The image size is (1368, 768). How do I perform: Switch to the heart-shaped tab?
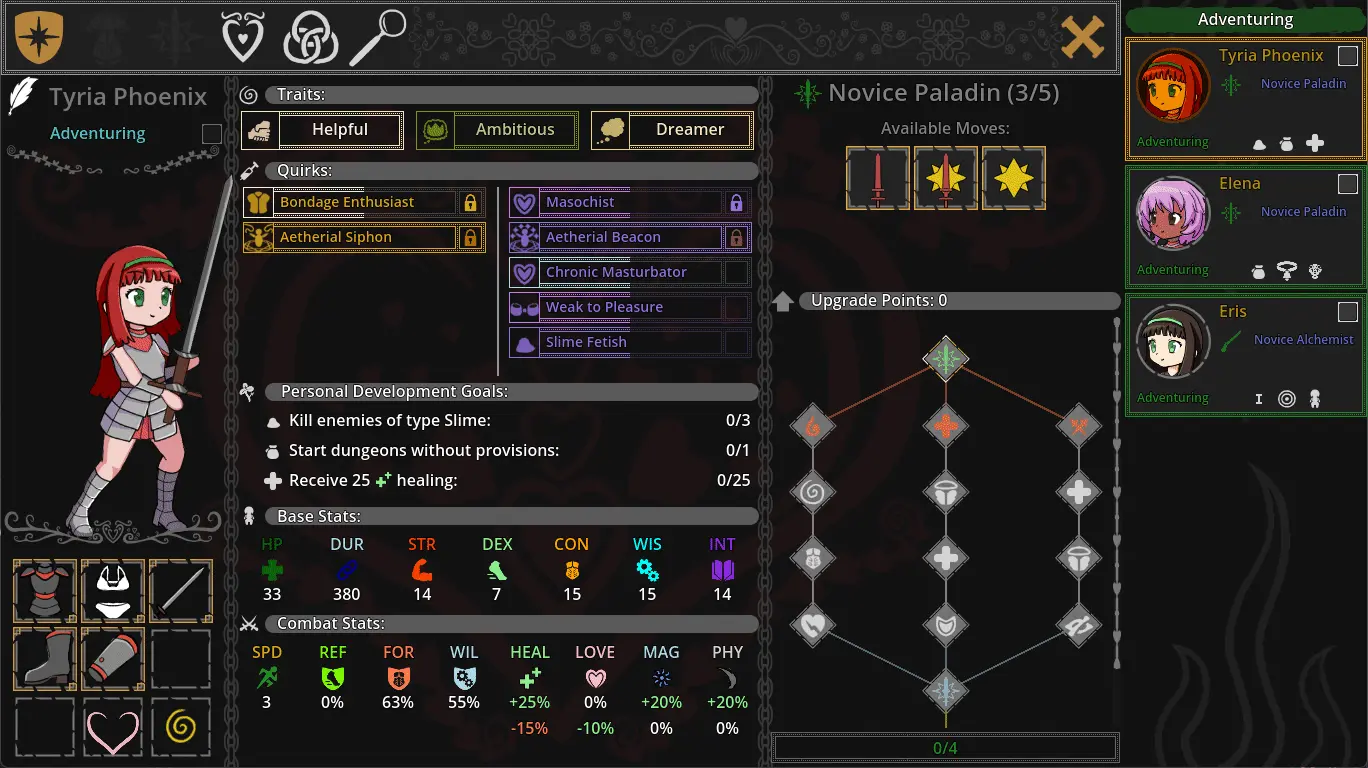(243, 38)
